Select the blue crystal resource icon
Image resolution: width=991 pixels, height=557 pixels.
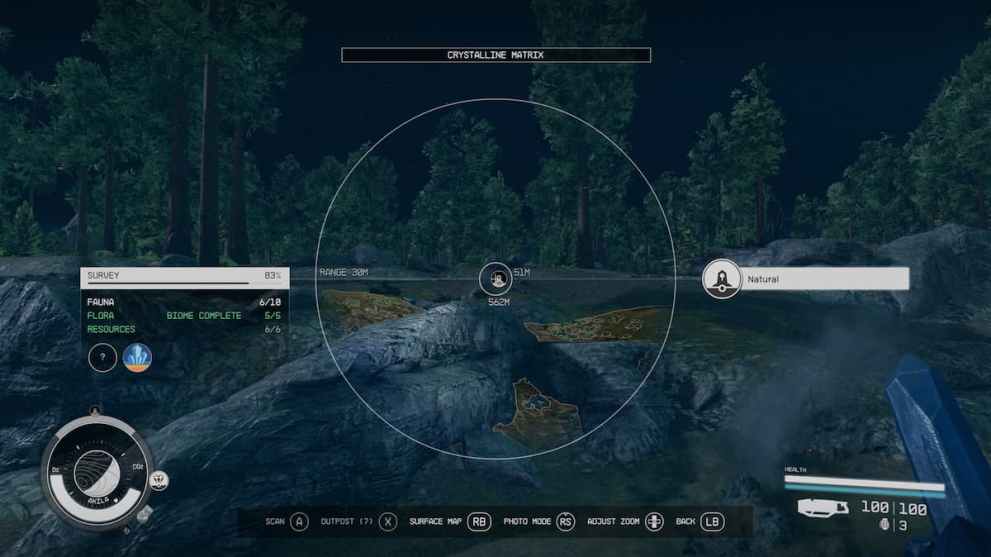pyautogui.click(x=137, y=357)
